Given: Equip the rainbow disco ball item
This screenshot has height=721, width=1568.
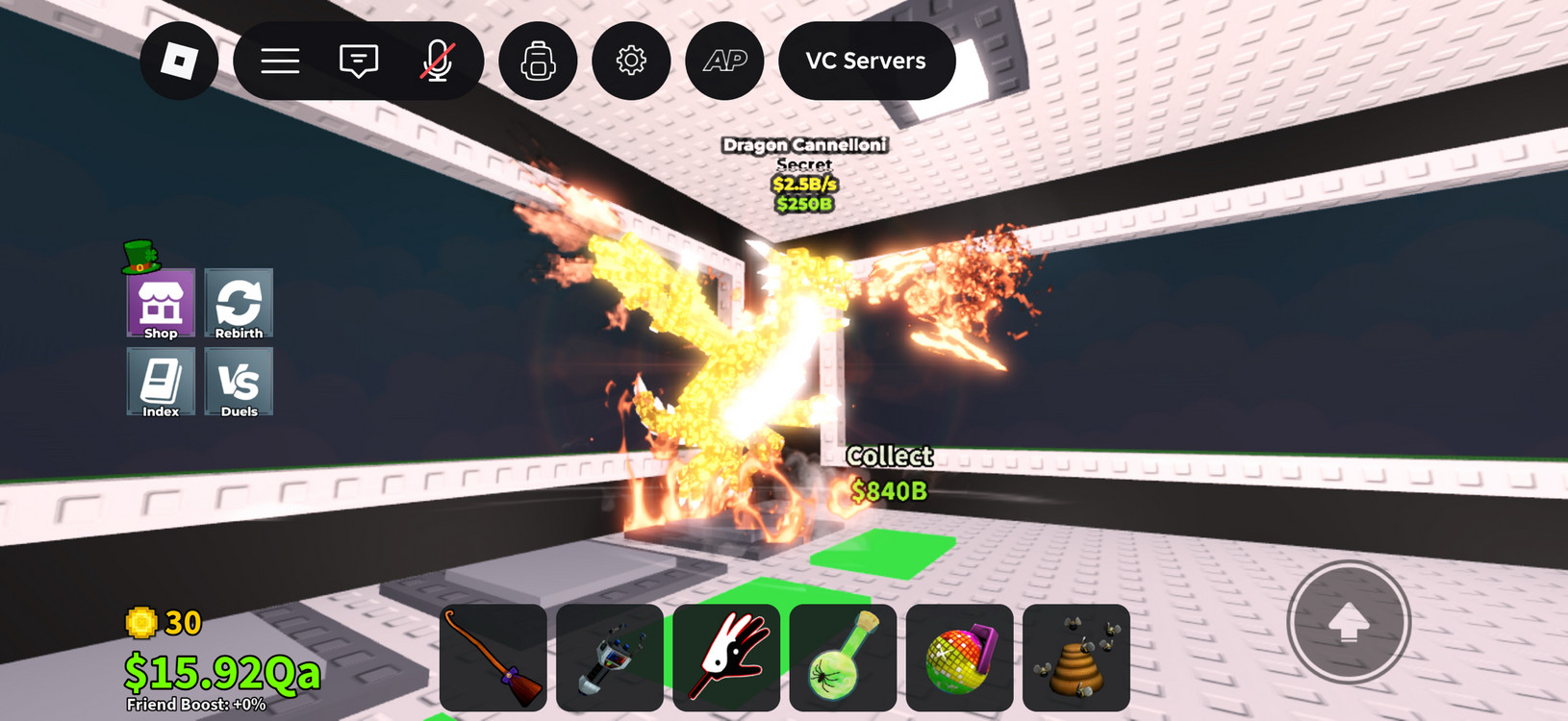Looking at the screenshot, I should (x=959, y=658).
